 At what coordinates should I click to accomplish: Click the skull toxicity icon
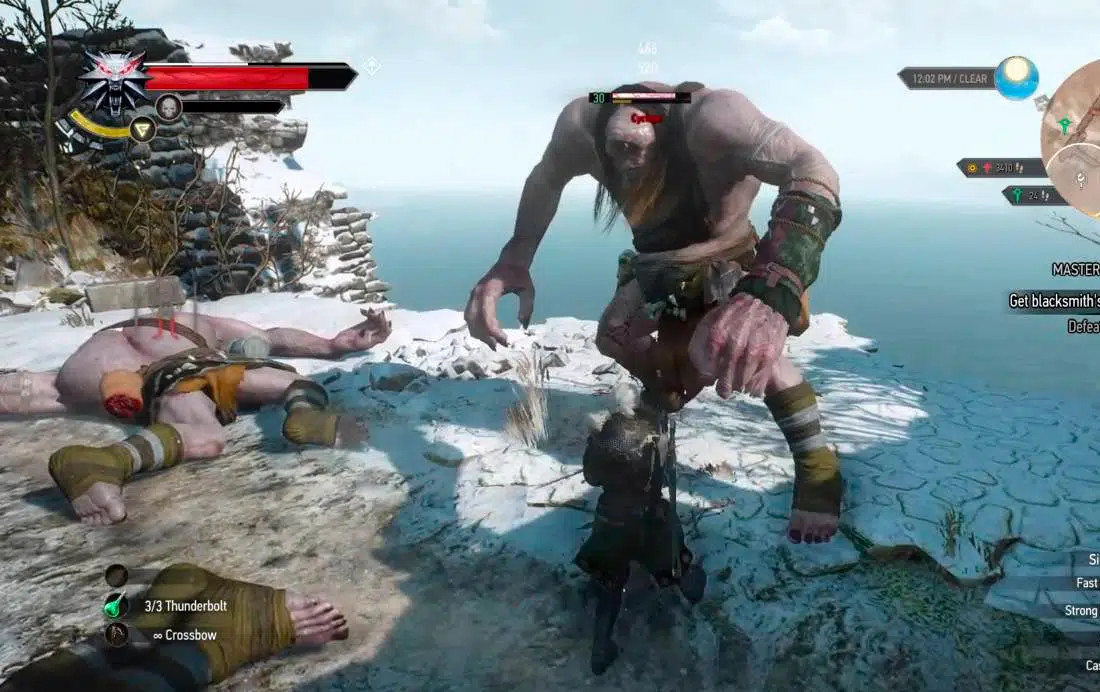coord(168,107)
